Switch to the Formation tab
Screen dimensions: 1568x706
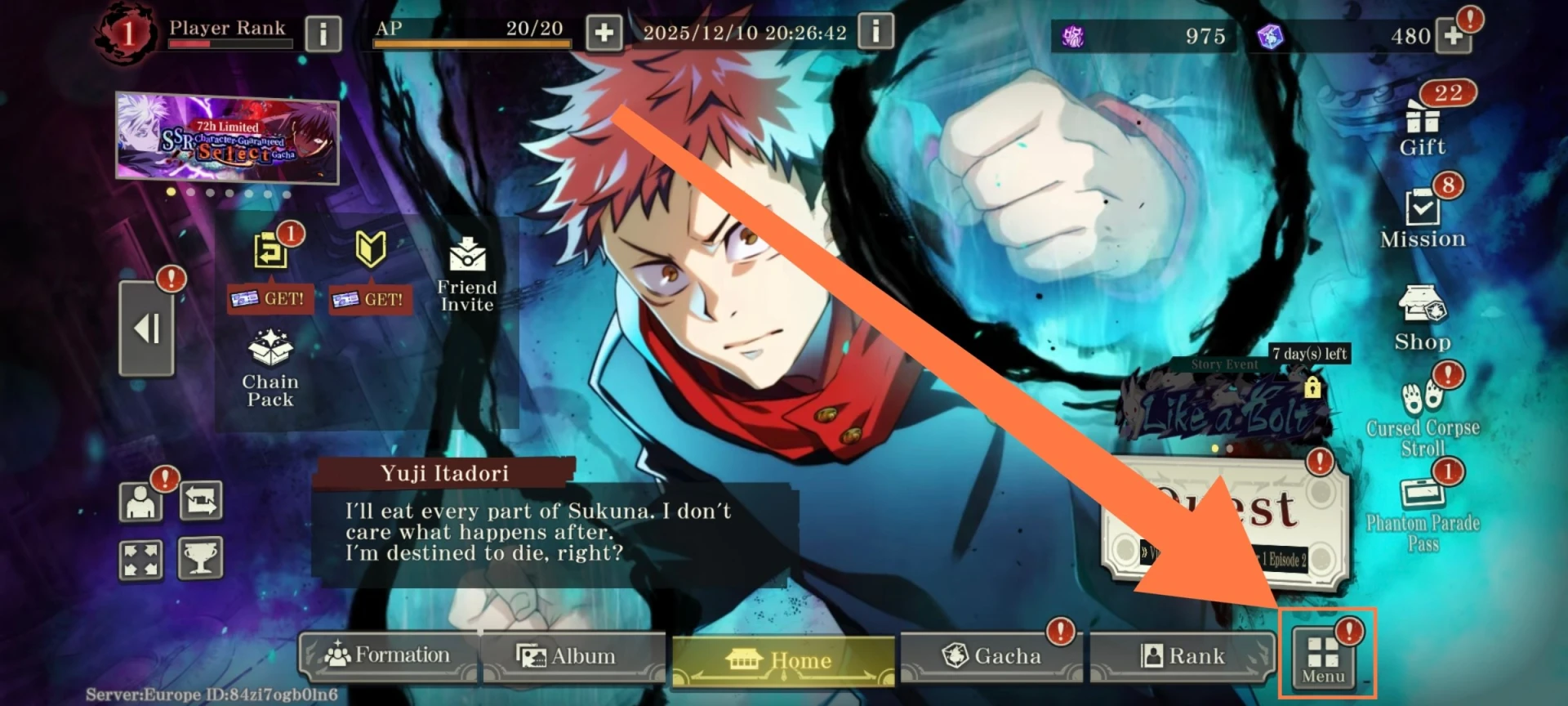coord(388,655)
